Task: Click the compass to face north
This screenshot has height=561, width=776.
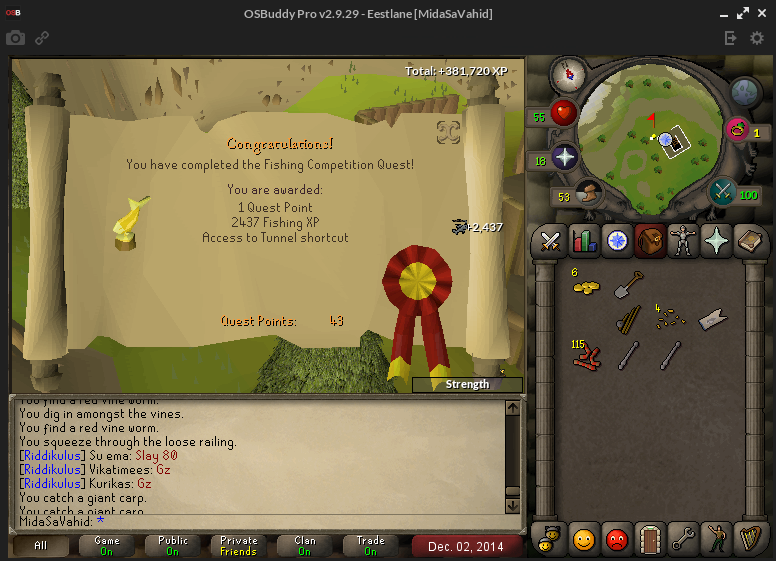Action: point(568,72)
